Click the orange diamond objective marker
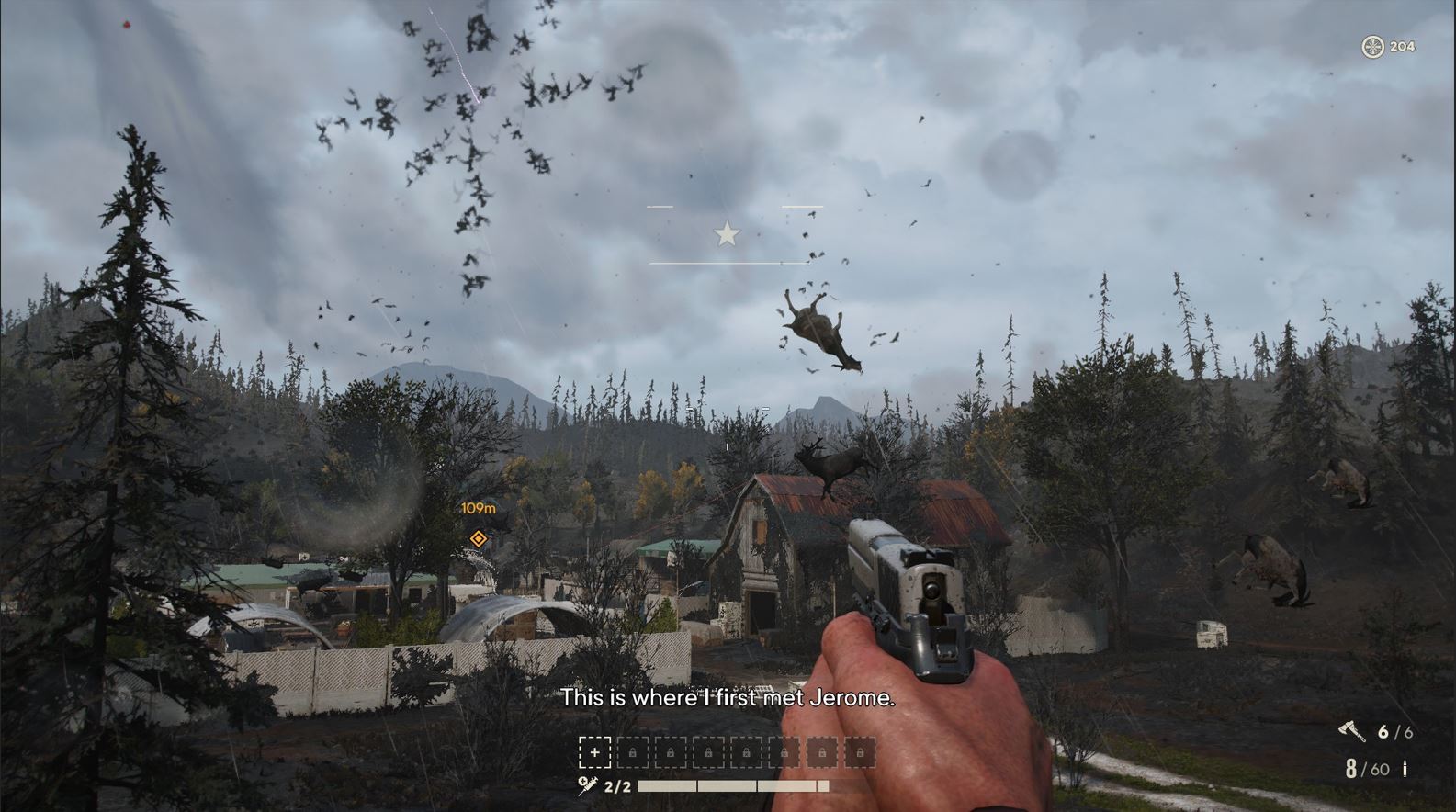 478,538
